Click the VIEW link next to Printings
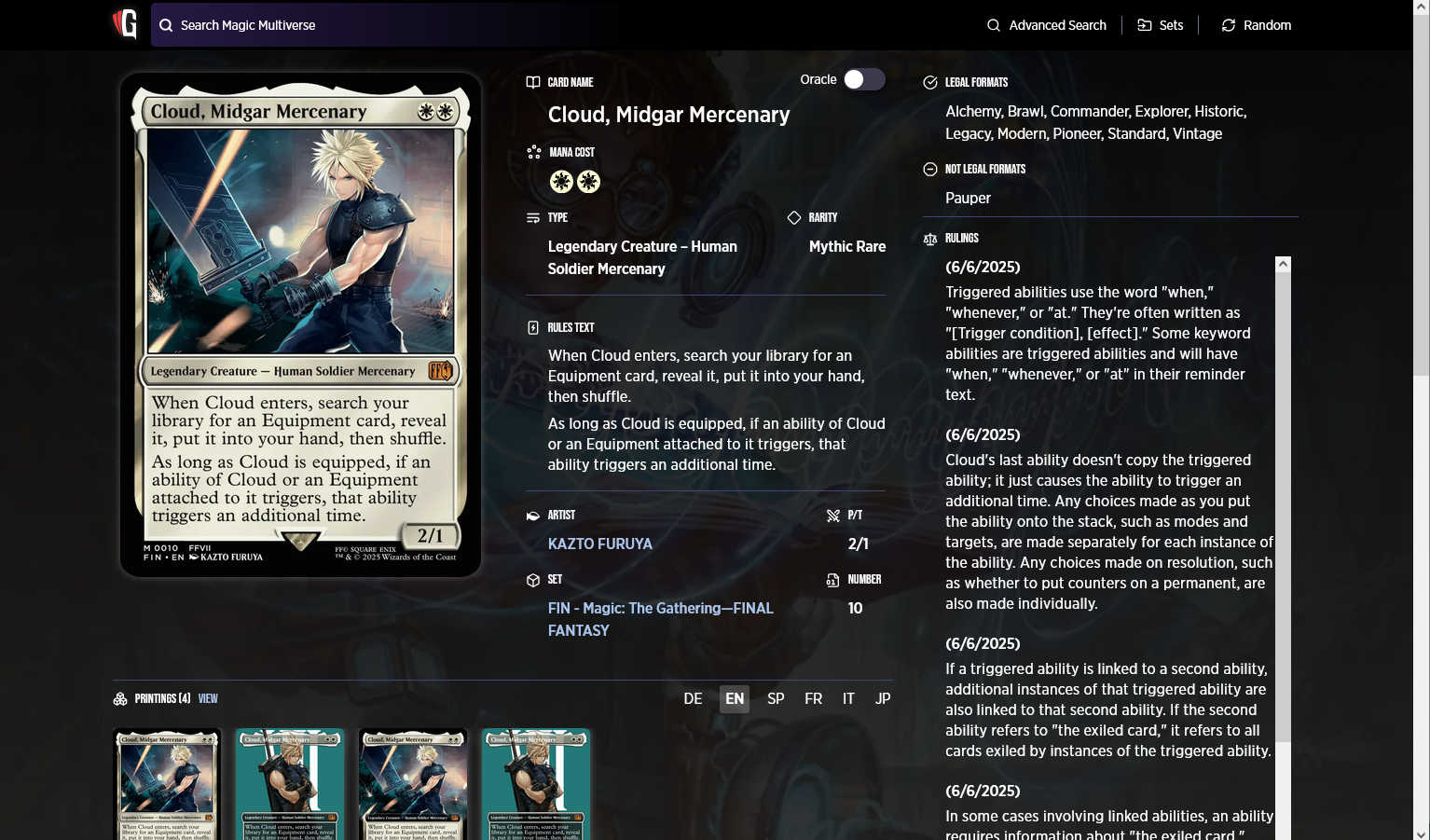The image size is (1430, 840). click(207, 698)
